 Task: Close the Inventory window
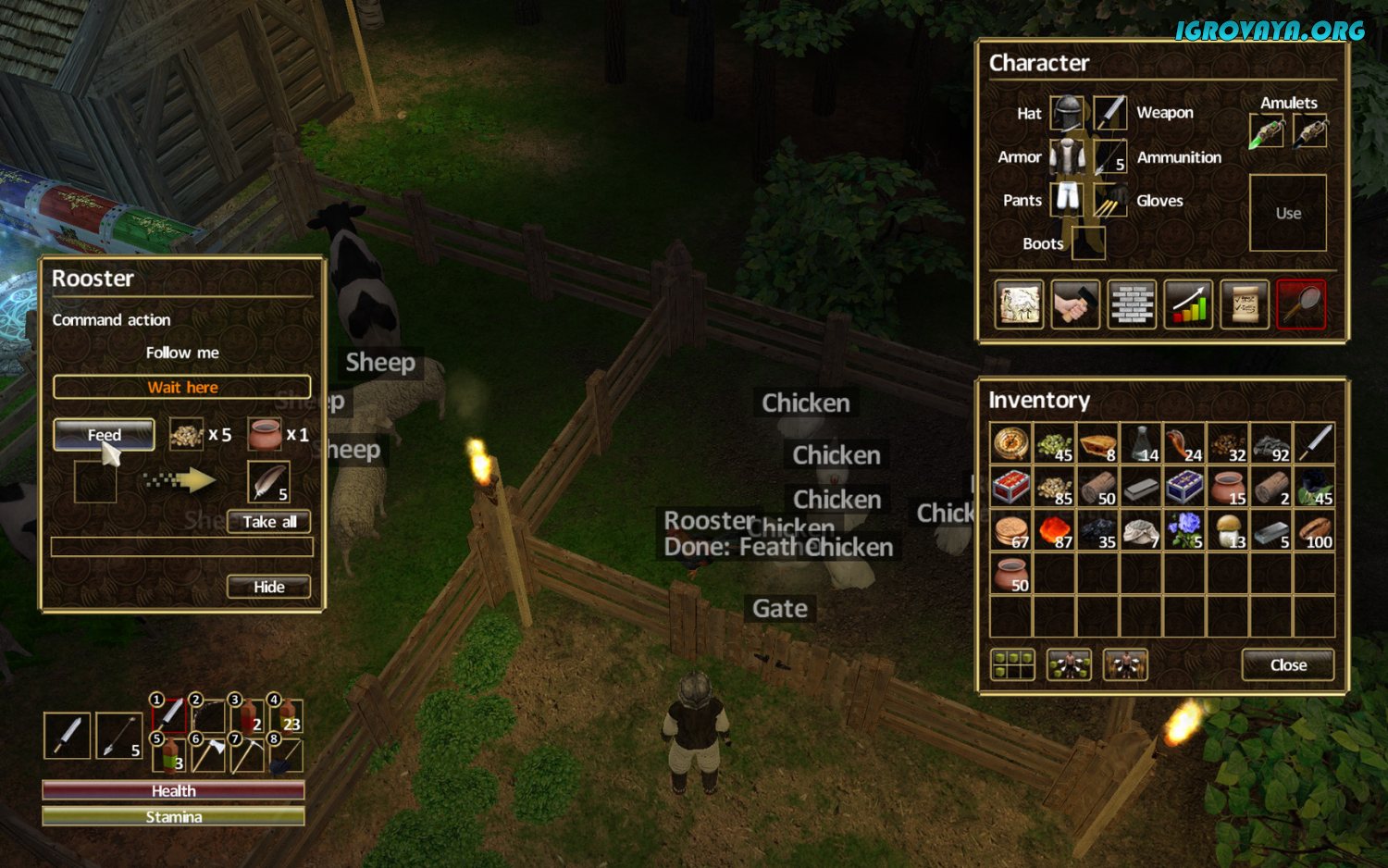tap(1287, 664)
